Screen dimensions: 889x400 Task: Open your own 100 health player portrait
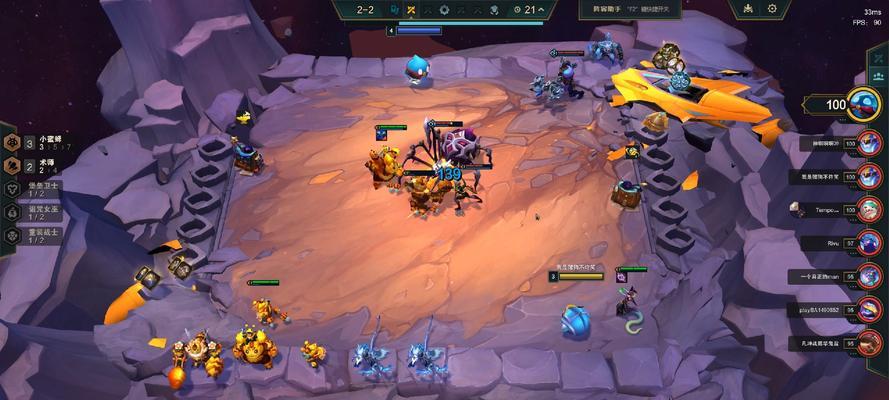pos(864,103)
